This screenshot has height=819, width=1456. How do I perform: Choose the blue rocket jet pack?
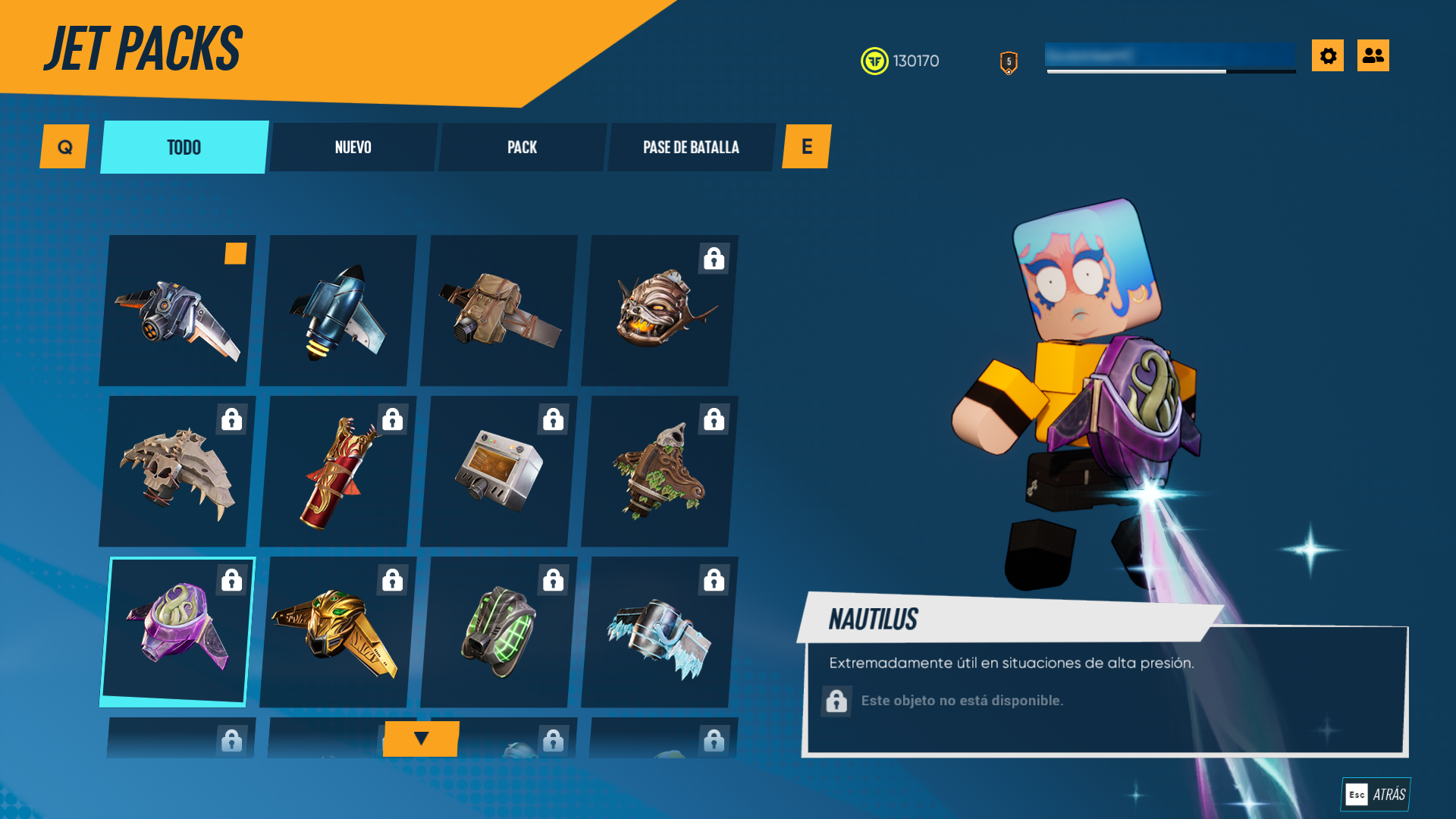[338, 311]
